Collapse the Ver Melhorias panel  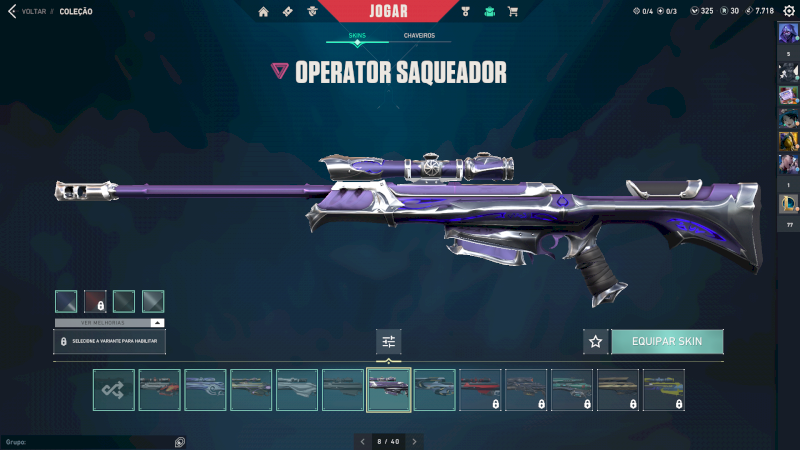coord(157,323)
